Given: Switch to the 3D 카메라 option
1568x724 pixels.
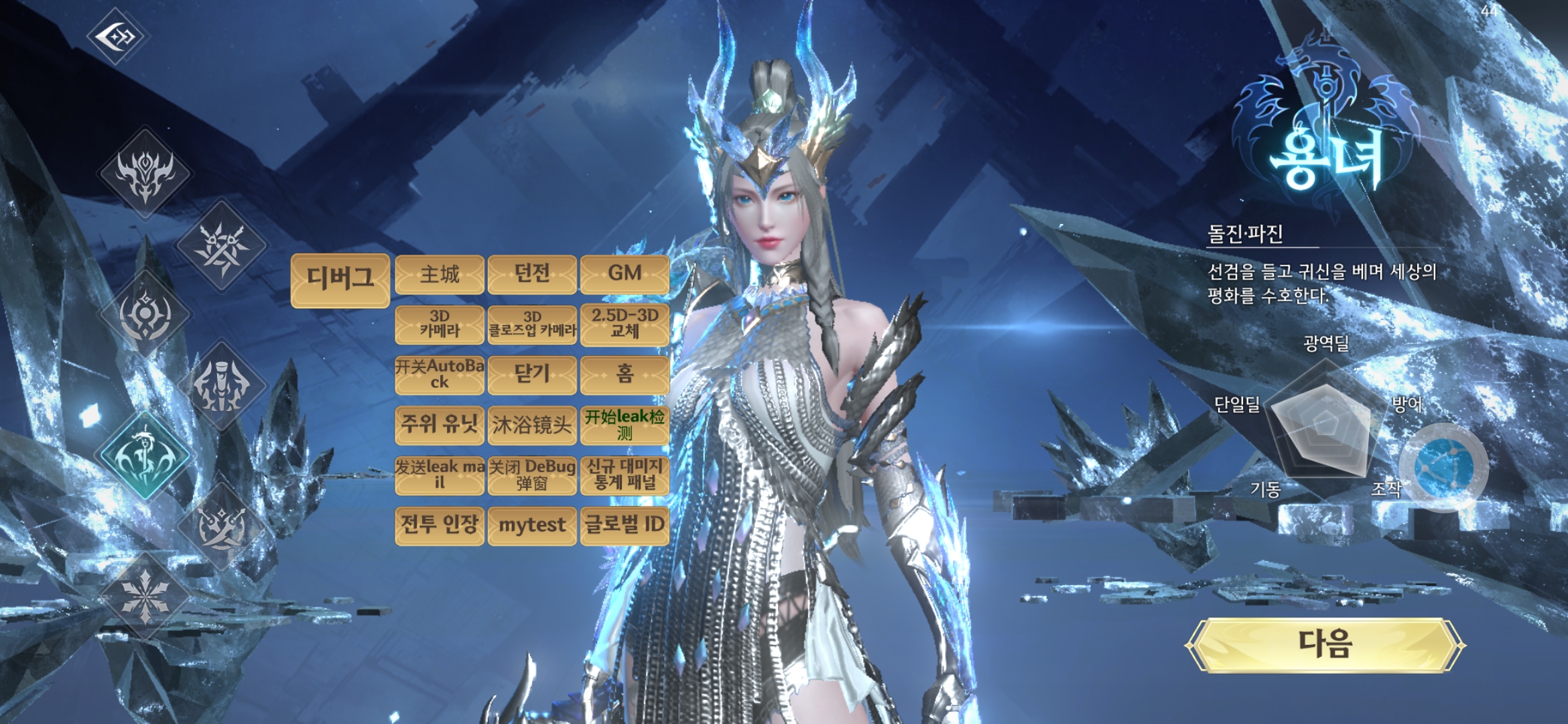Looking at the screenshot, I should point(440,324).
